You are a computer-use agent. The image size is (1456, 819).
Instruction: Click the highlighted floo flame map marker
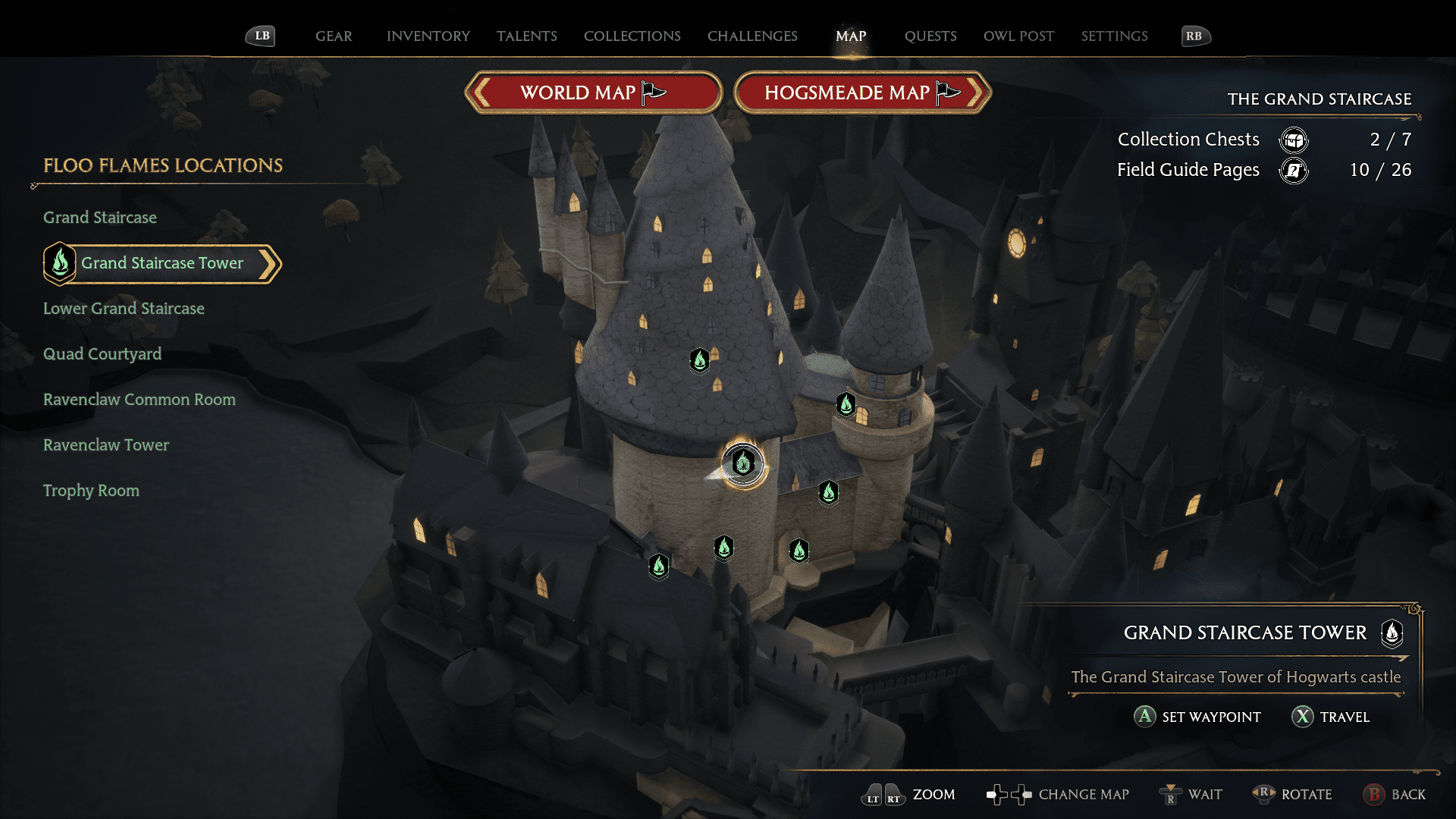743,463
